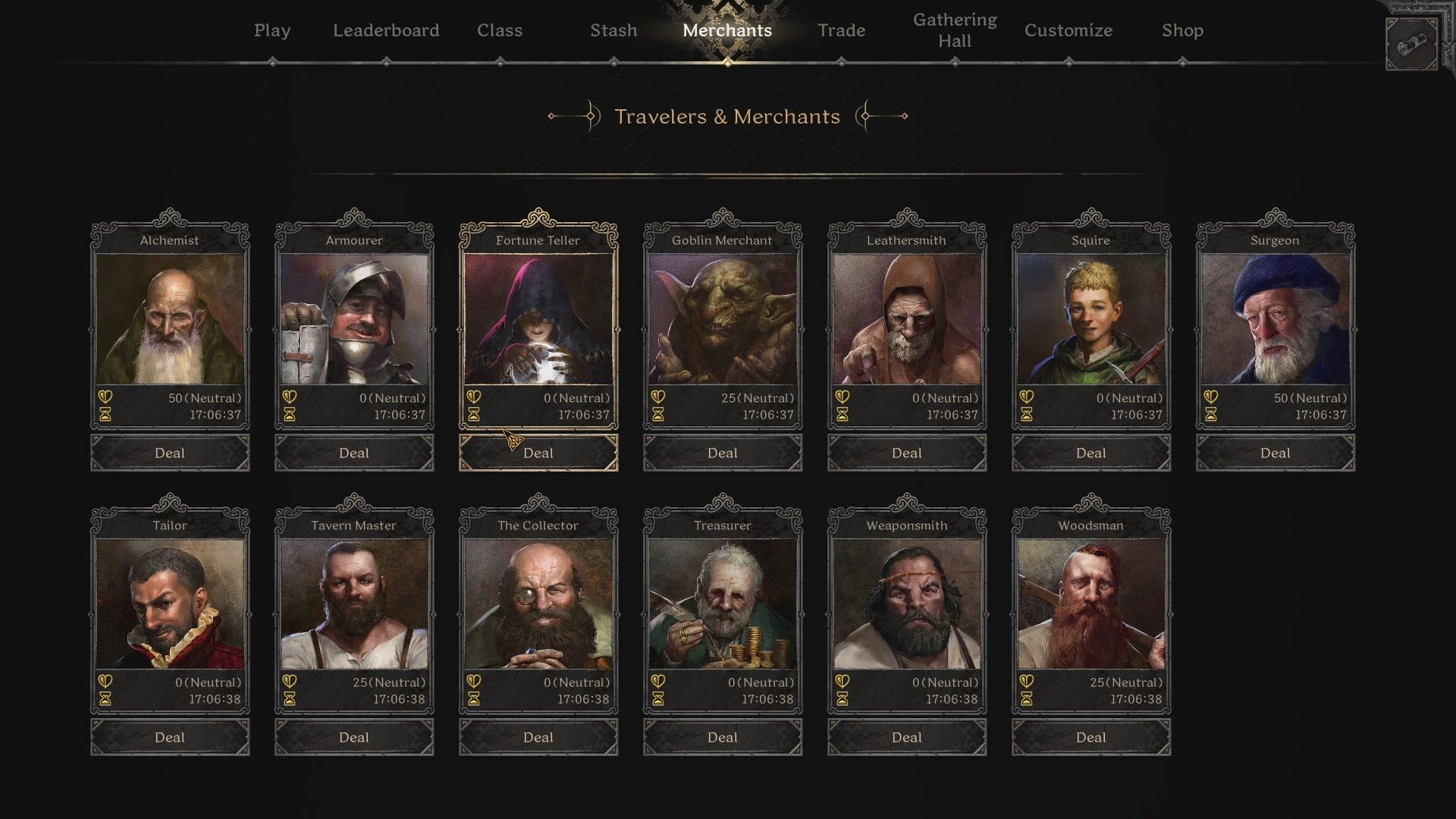The width and height of the screenshot is (1456, 819).
Task: Open the top-right corner icon button
Action: coord(1411,45)
